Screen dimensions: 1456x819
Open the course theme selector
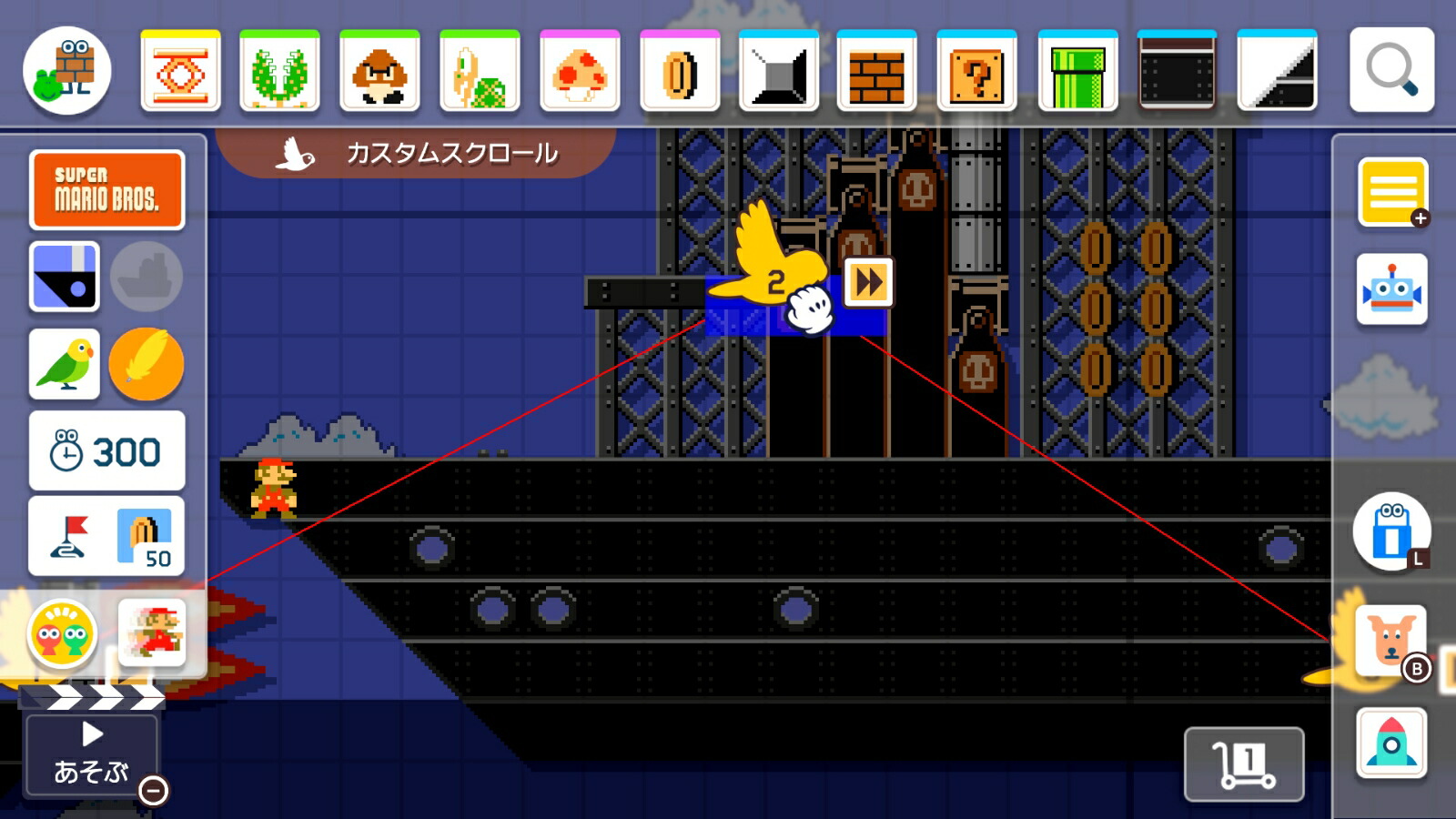pos(65,277)
